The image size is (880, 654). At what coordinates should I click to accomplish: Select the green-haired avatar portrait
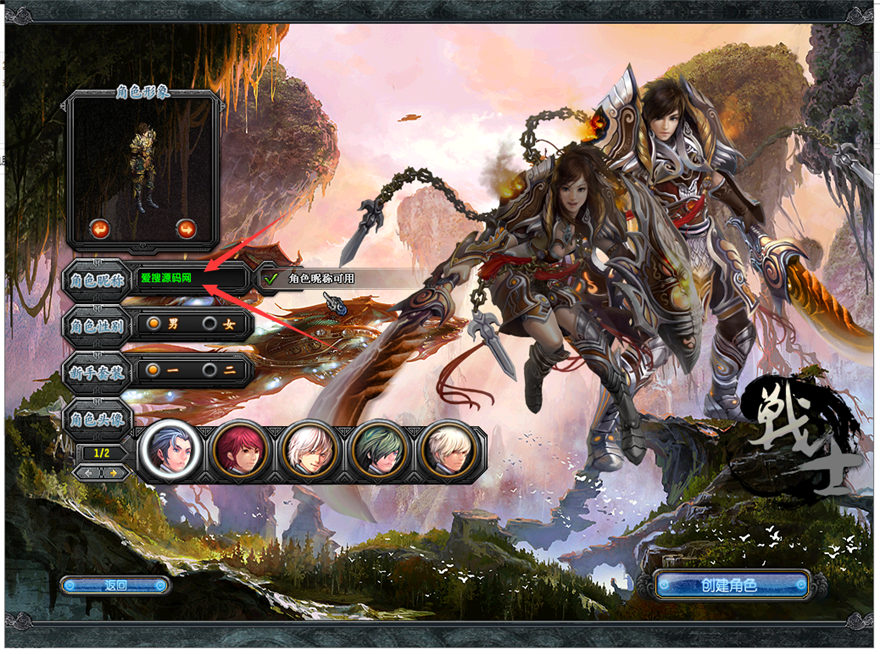(380, 450)
